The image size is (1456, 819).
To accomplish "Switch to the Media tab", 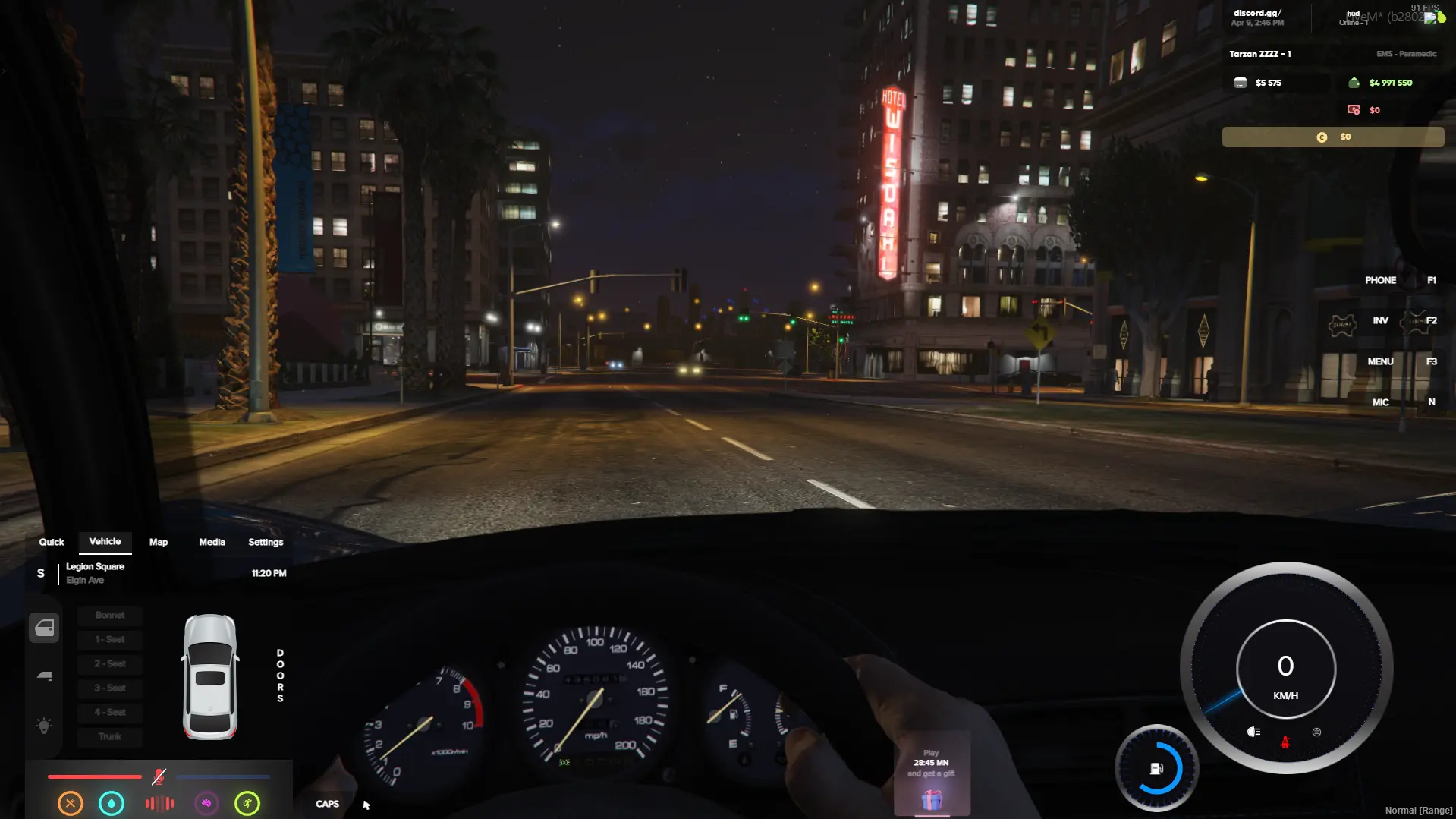I will (212, 542).
